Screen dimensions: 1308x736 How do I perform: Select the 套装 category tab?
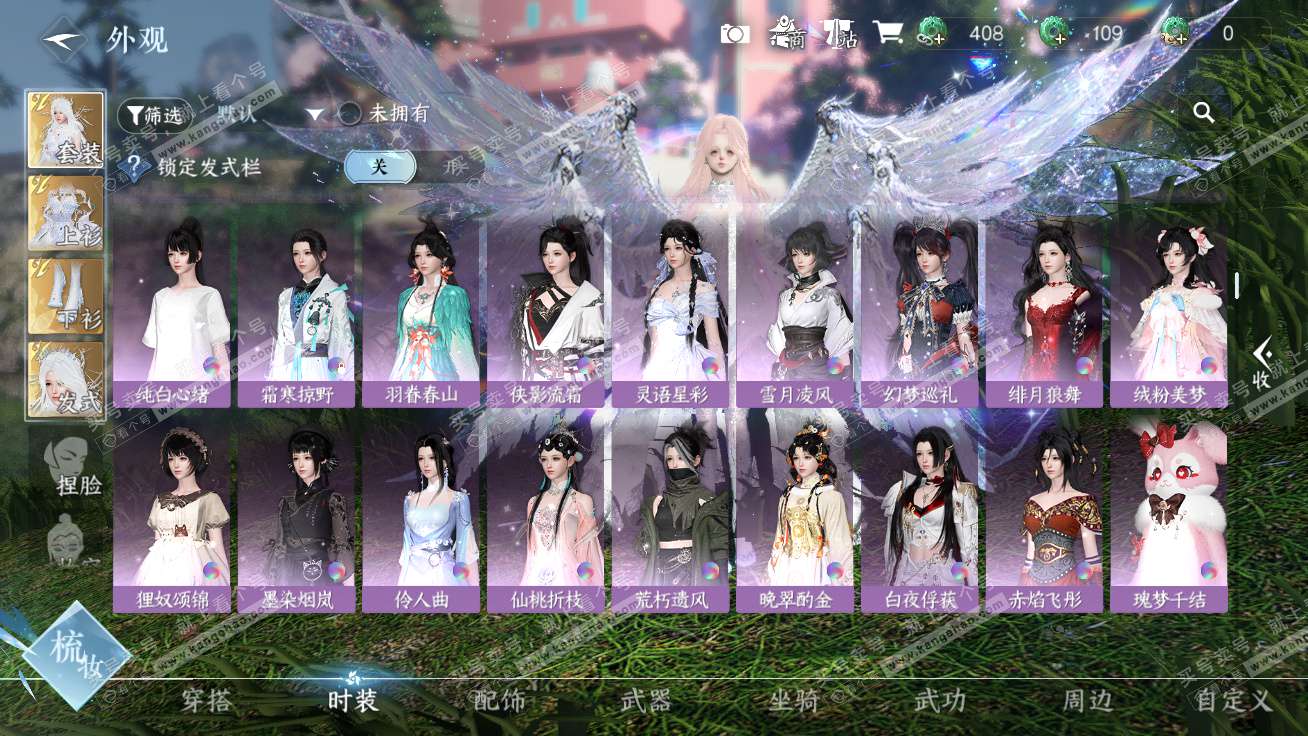click(66, 130)
